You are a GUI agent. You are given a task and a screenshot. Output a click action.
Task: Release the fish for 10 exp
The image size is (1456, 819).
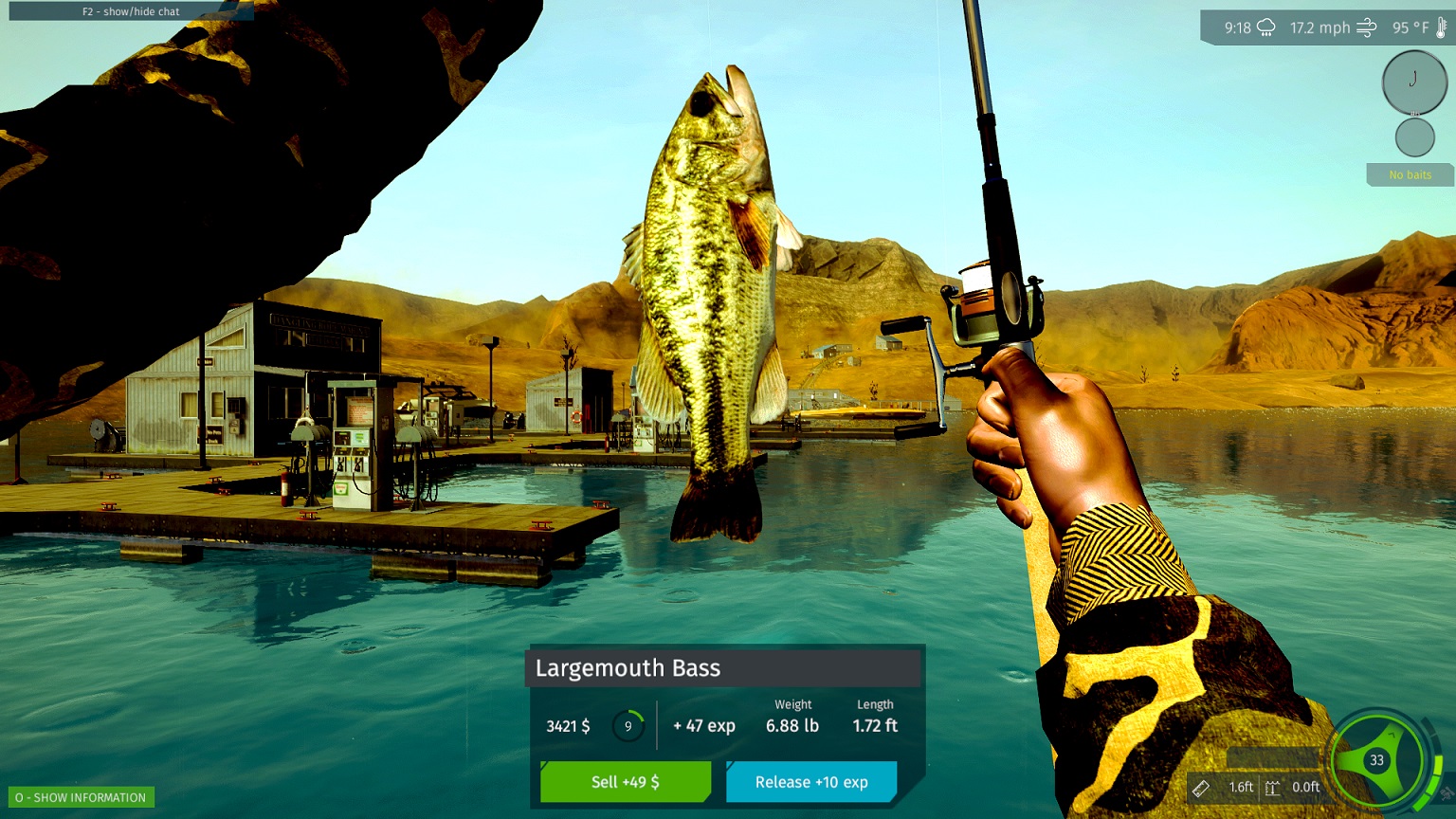point(810,782)
